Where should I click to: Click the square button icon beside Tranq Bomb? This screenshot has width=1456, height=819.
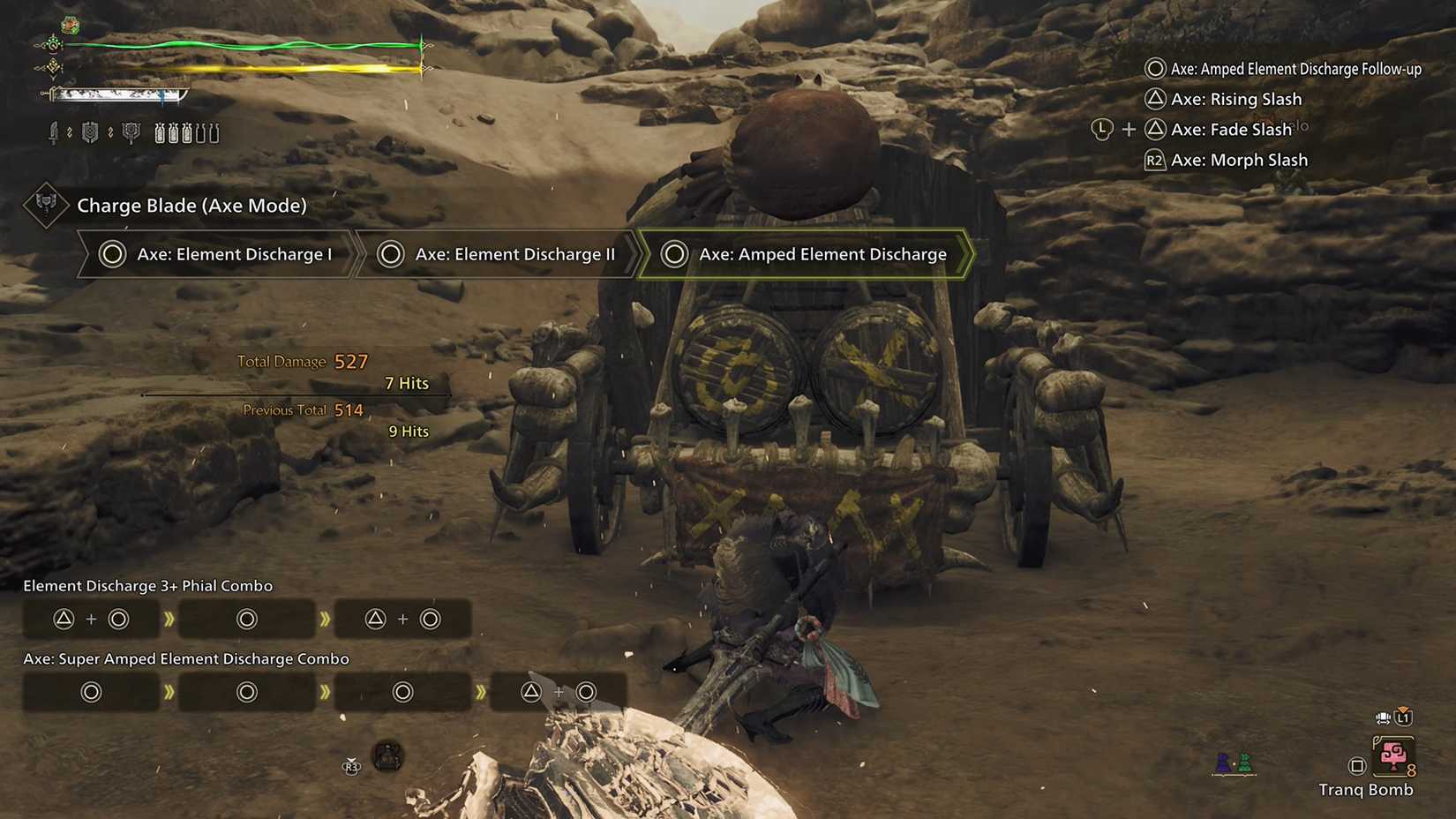[1357, 766]
